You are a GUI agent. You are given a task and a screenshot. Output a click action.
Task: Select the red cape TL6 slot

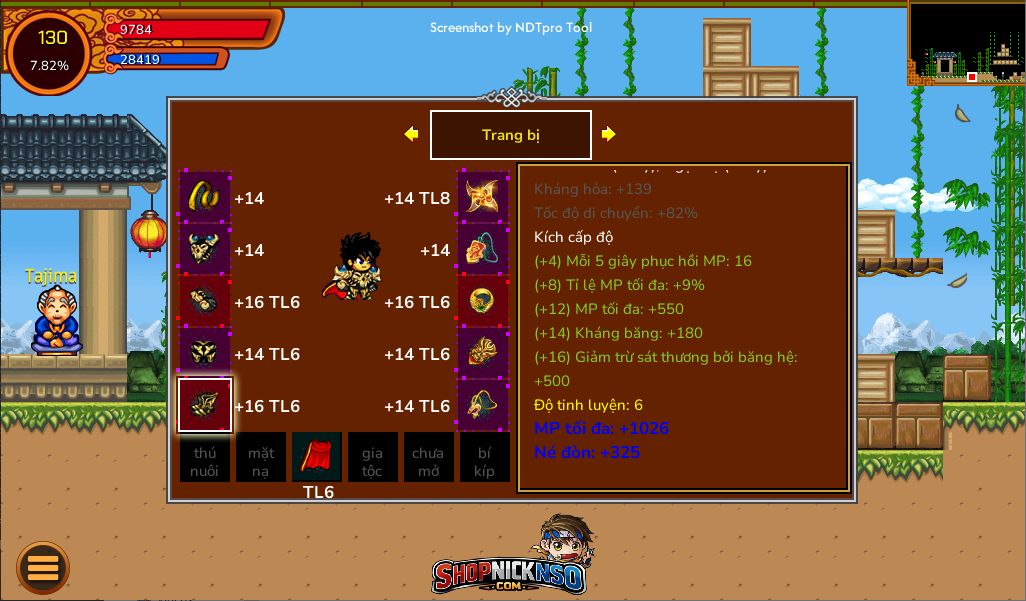coord(317,457)
